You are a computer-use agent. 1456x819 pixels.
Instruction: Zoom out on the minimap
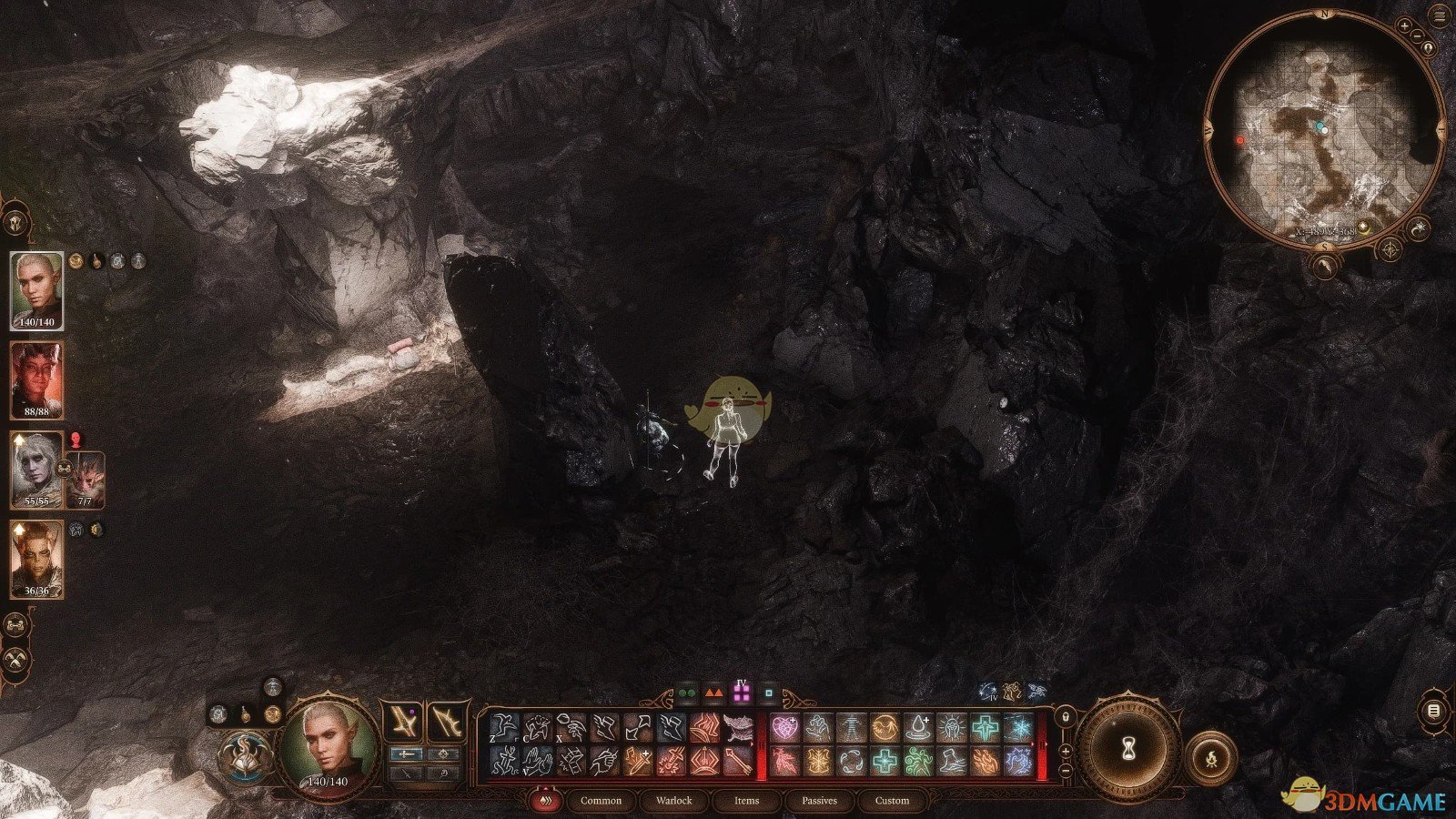point(1416,36)
